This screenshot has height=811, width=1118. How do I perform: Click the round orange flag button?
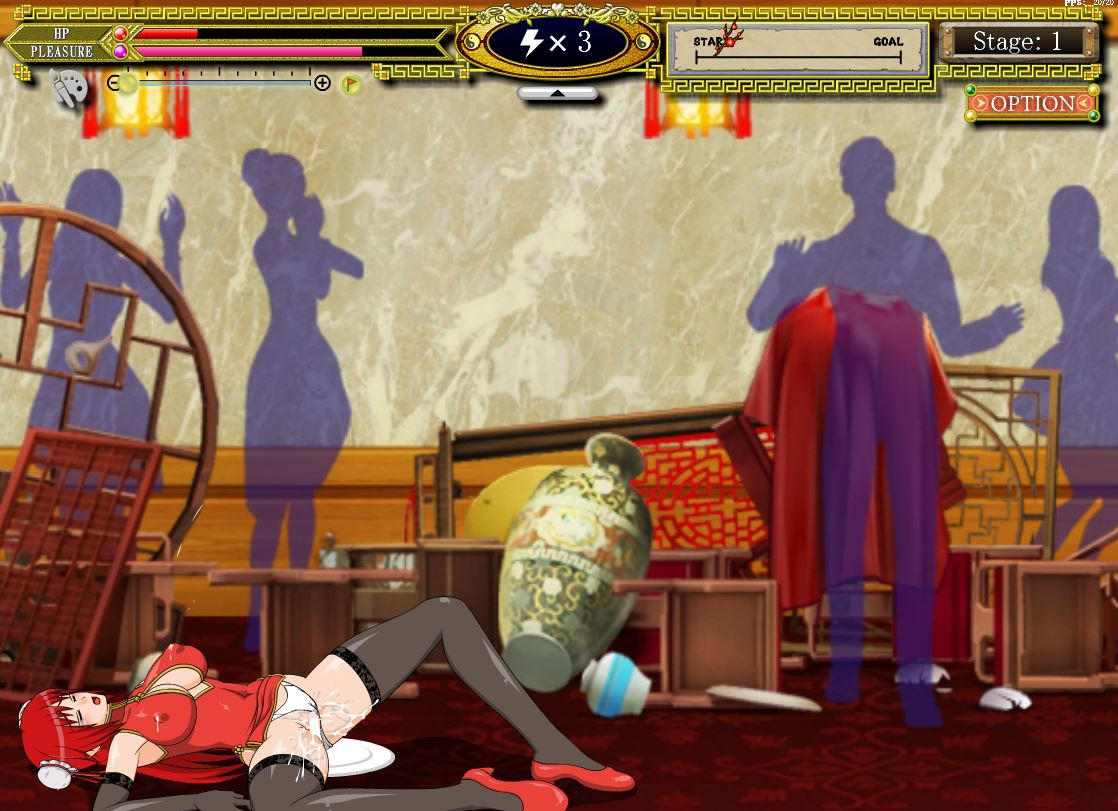[351, 84]
